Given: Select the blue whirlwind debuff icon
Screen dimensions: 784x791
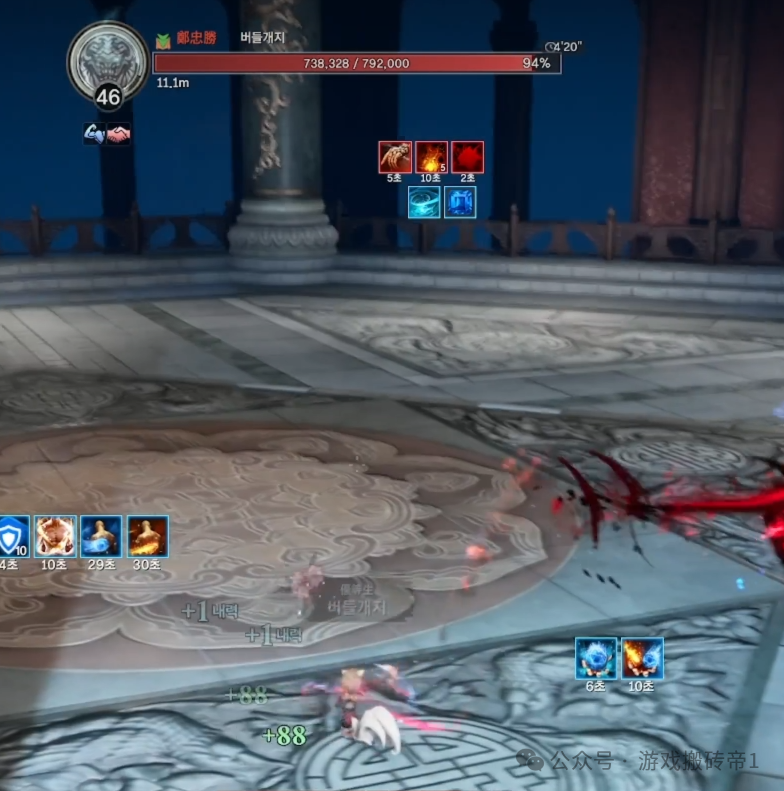Looking at the screenshot, I should pos(424,202).
